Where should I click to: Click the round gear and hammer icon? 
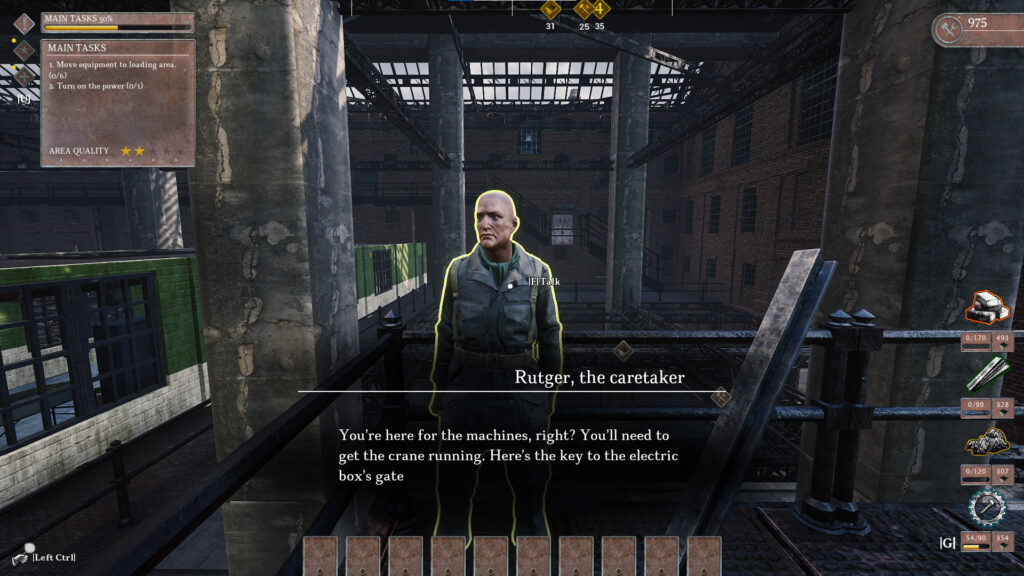[x=987, y=507]
